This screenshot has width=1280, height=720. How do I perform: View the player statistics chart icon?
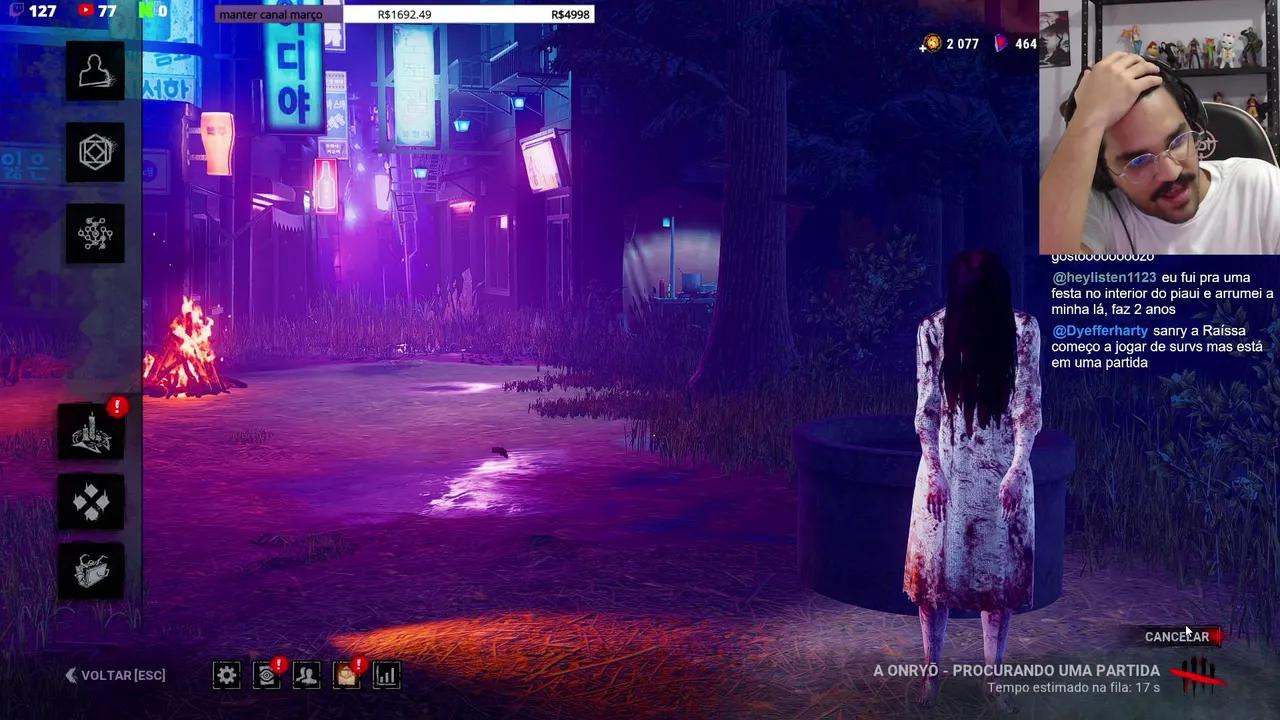386,676
